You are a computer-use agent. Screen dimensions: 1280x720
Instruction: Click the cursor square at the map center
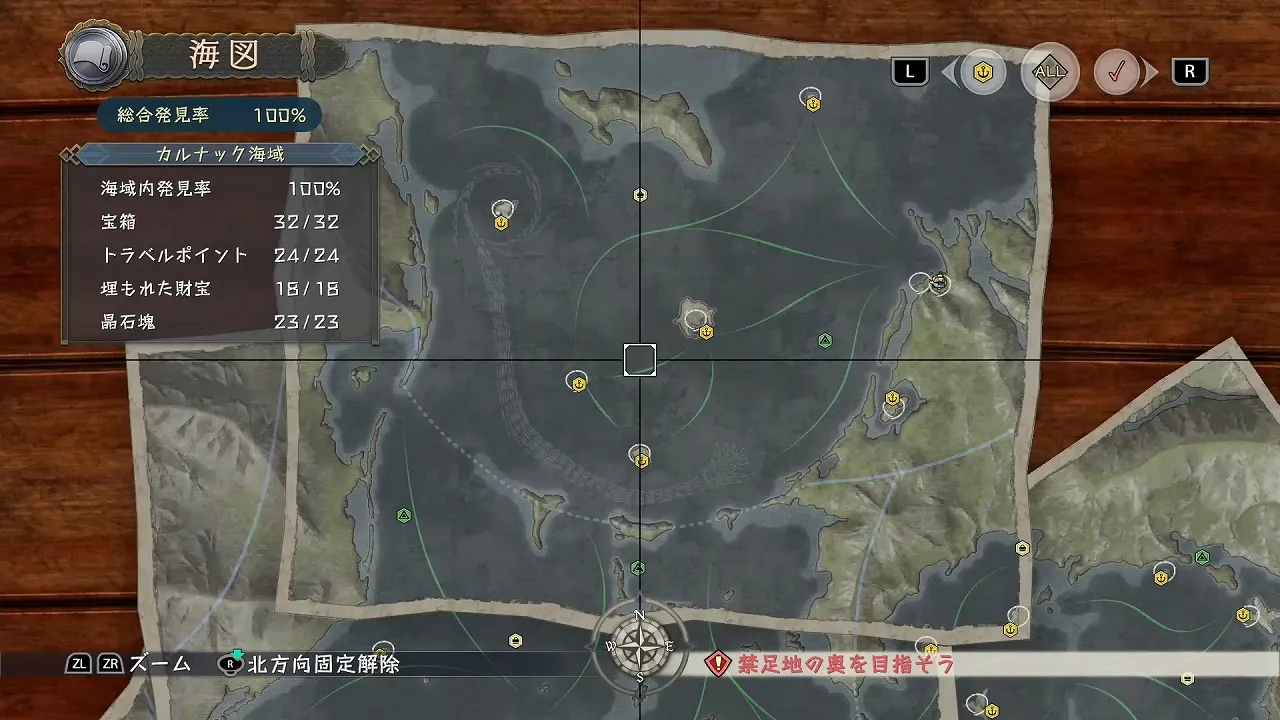639,360
